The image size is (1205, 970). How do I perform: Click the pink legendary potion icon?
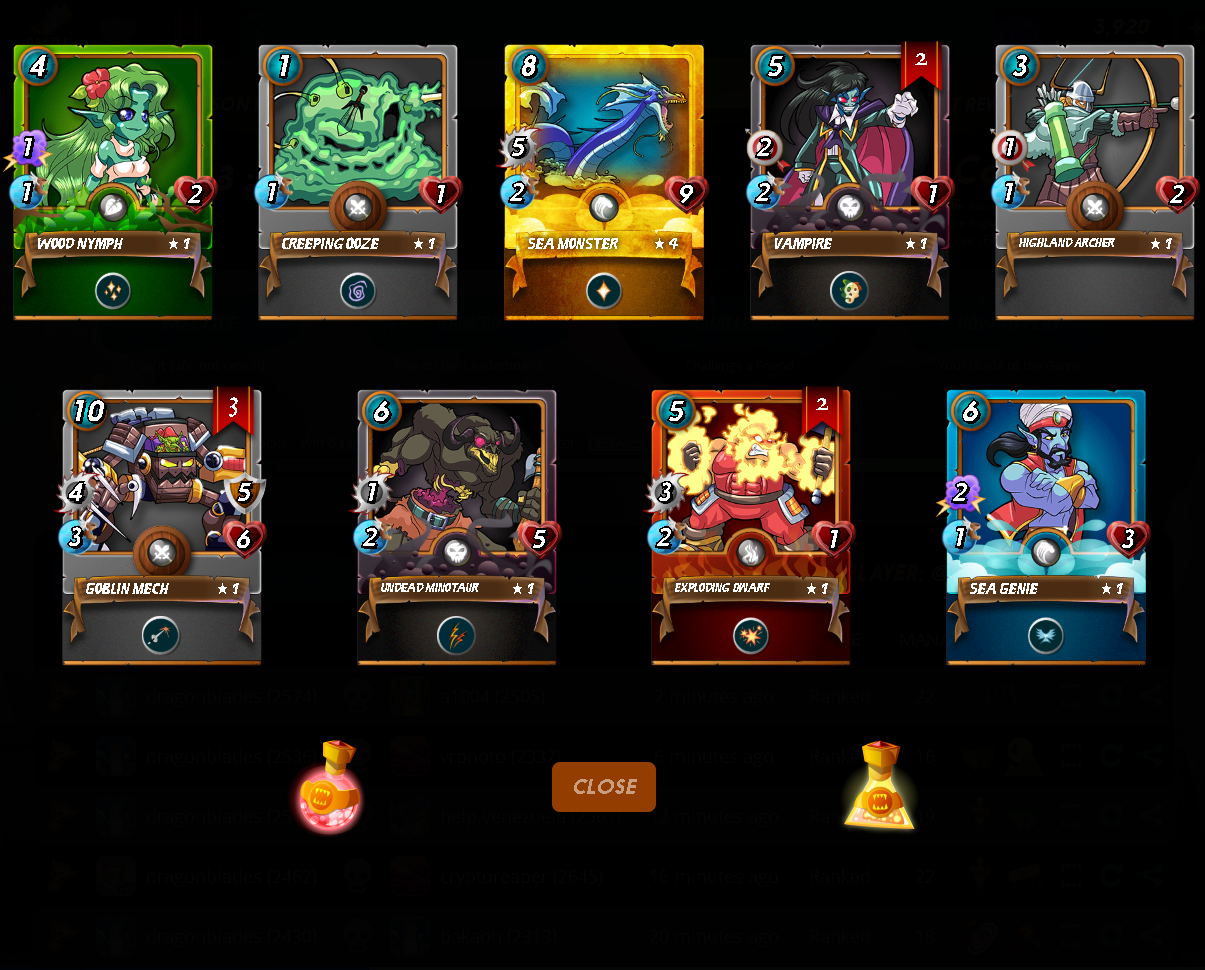331,788
